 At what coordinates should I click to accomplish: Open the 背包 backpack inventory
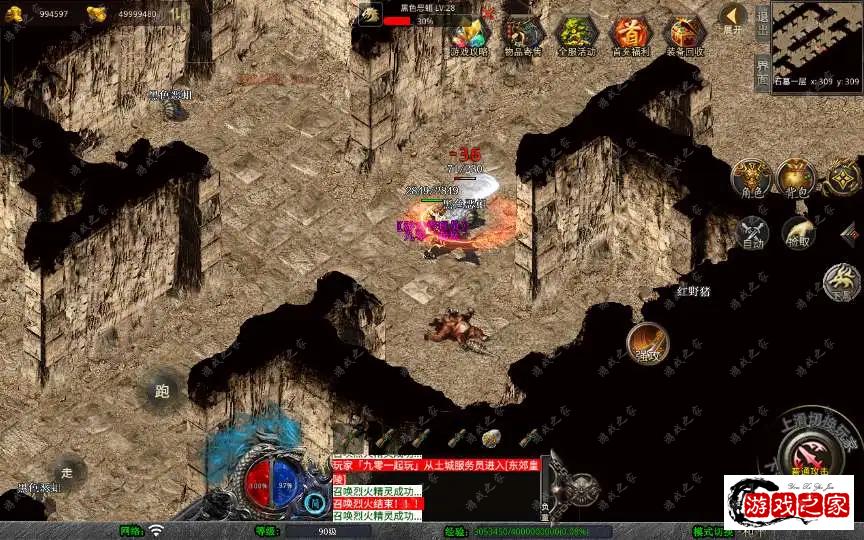click(796, 177)
